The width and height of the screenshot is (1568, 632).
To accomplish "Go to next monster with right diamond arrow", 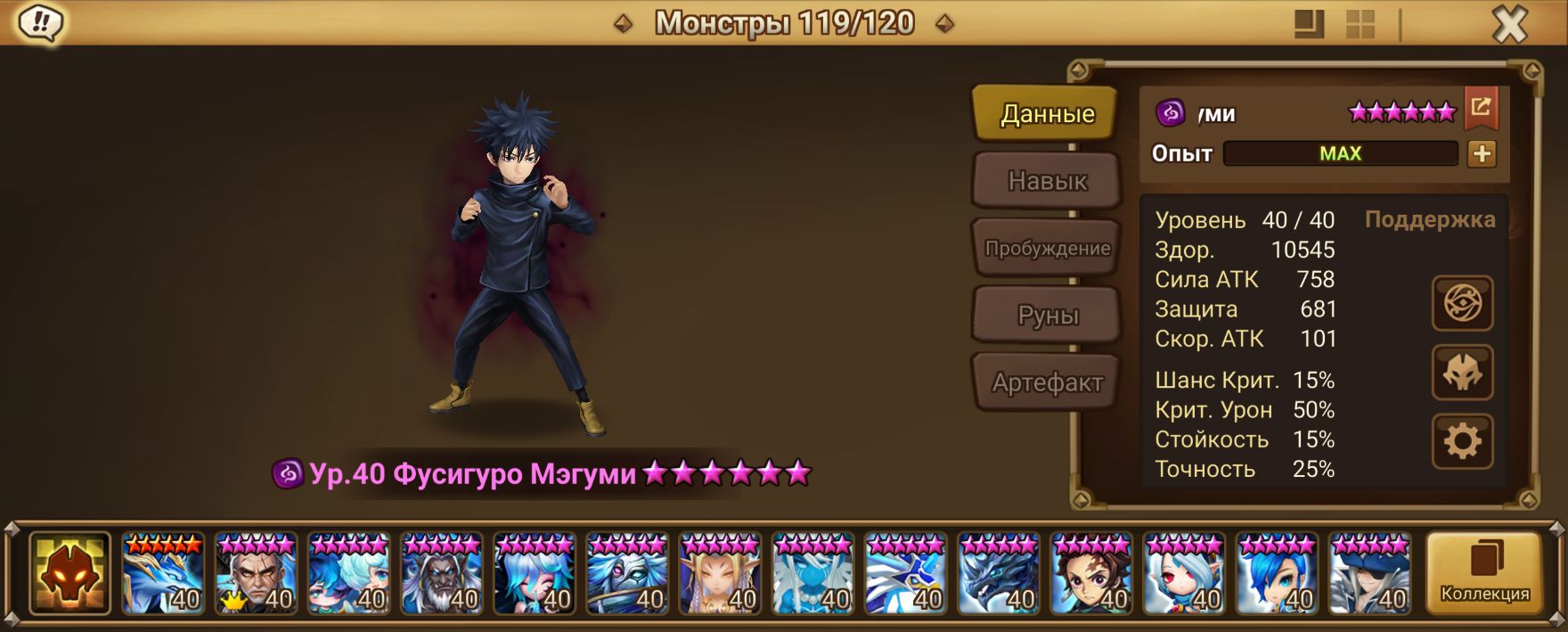I will coord(945,23).
